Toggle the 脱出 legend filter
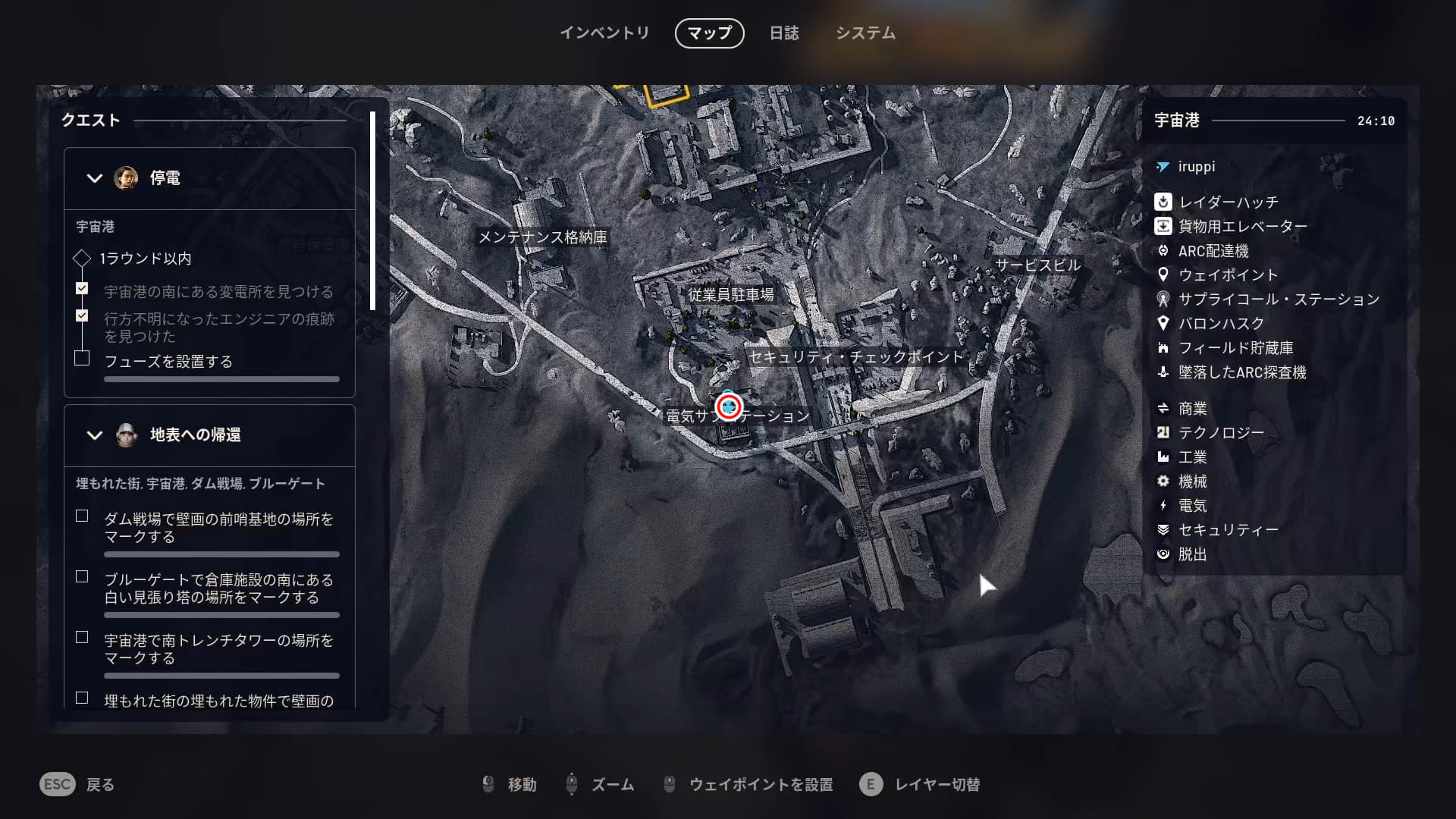The width and height of the screenshot is (1456, 819). [1192, 554]
